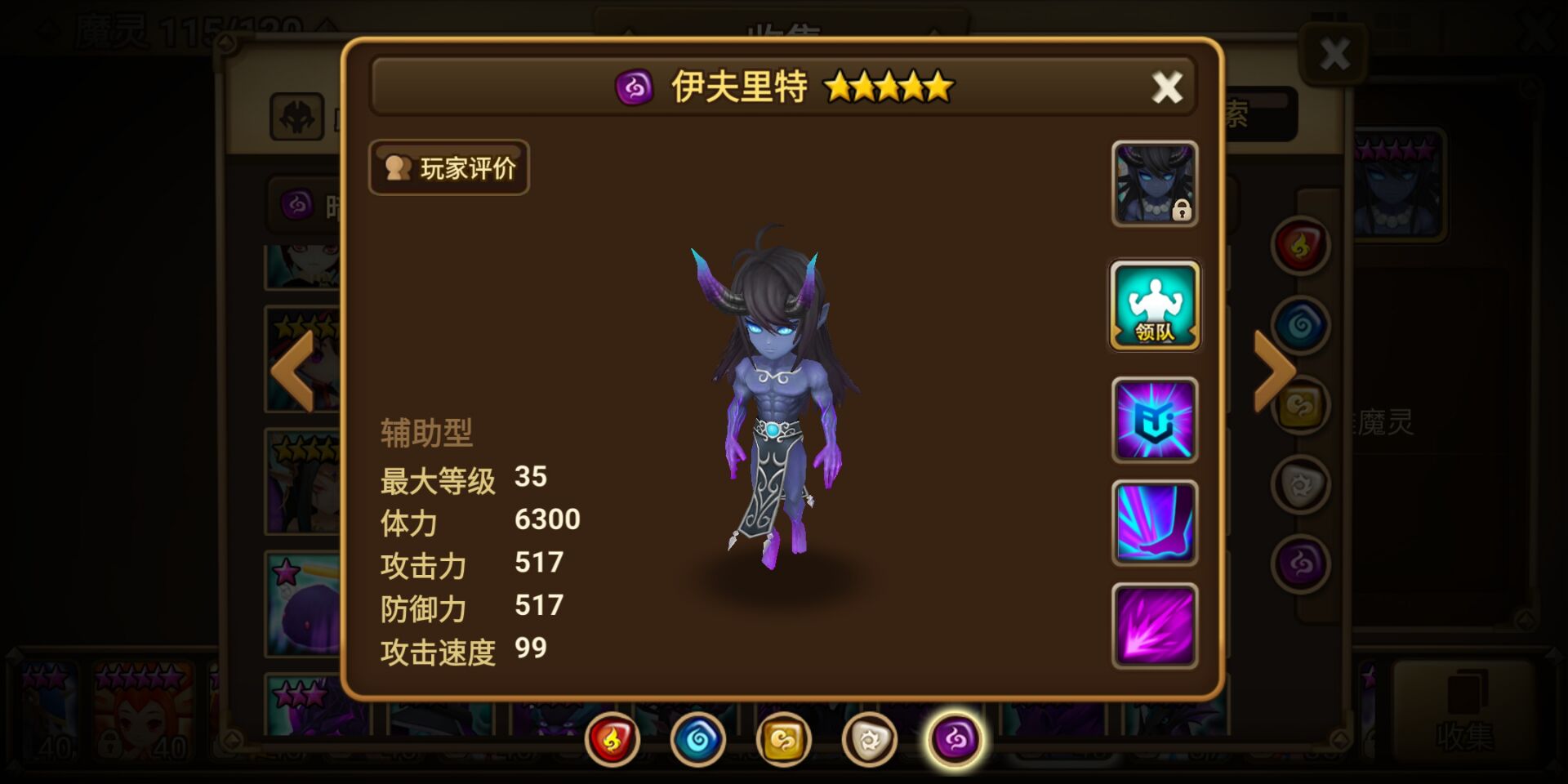Viewport: 1568px width, 784px height.
Task: Open the shield skill icon on the right
Action: pos(1154,421)
